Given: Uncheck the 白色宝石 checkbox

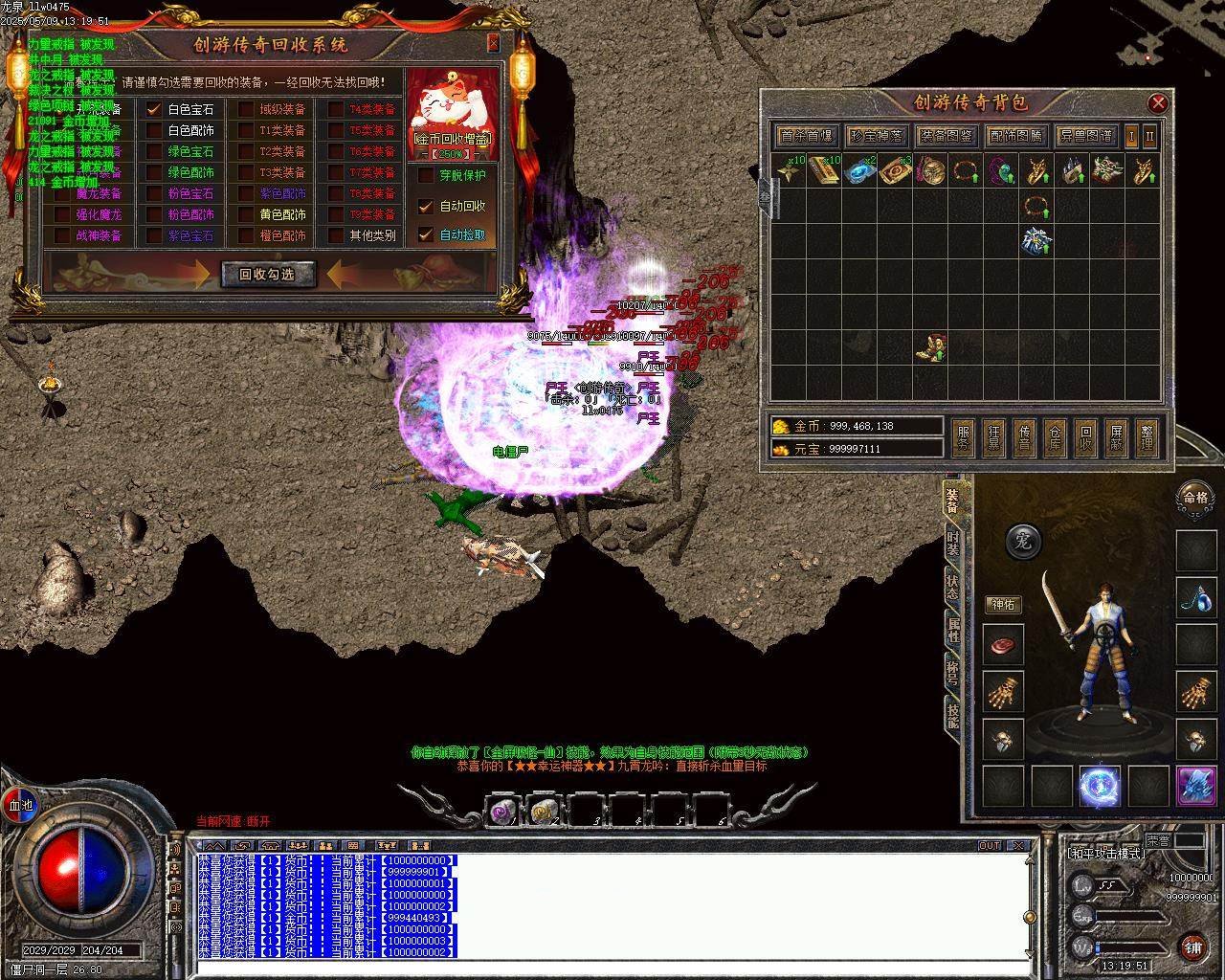Looking at the screenshot, I should click(154, 109).
